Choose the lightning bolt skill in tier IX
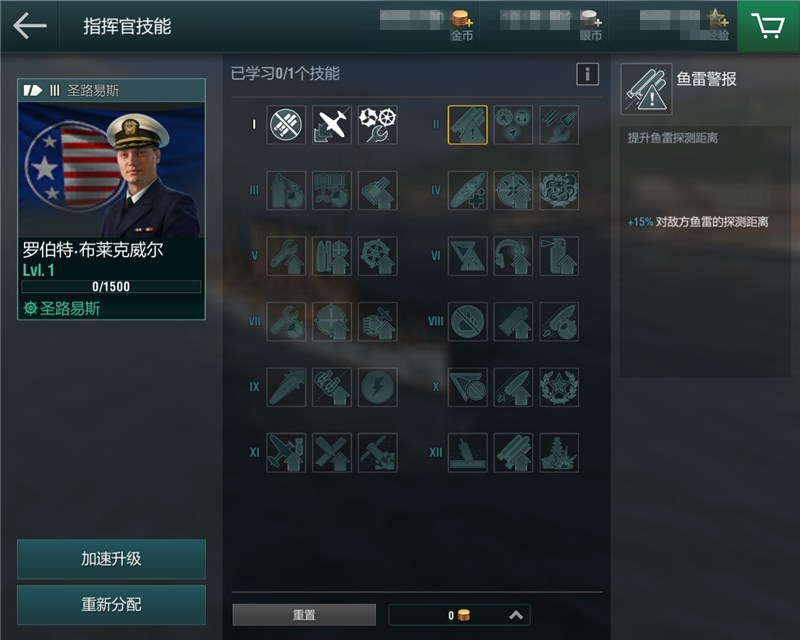 coord(377,387)
